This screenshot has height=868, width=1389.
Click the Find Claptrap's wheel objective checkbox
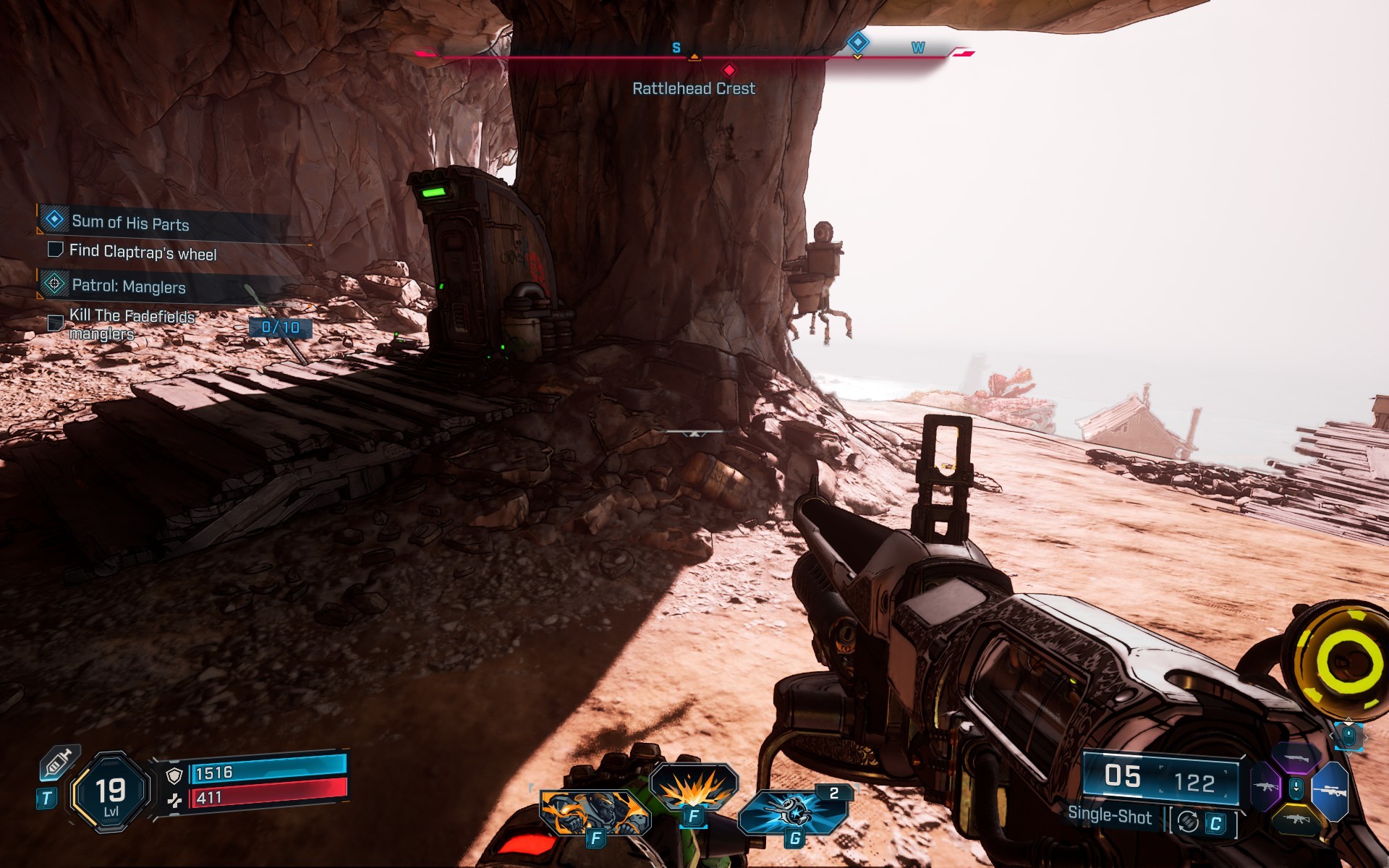pyautogui.click(x=55, y=250)
